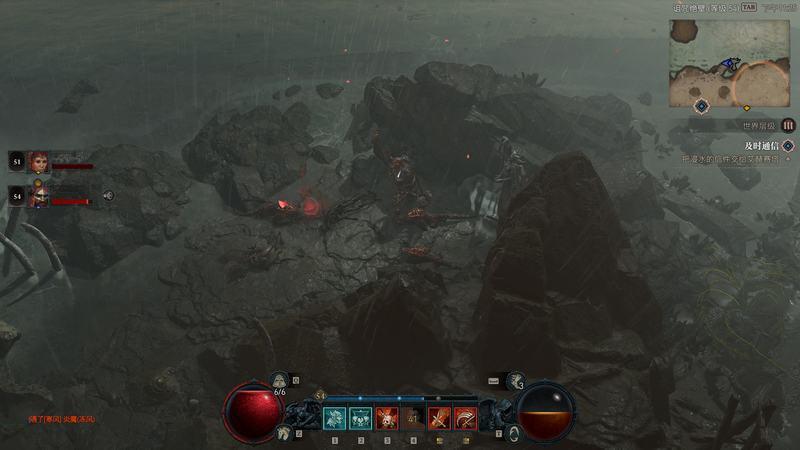This screenshot has height=450, width=800.
Task: Activate the red skull skill in slot 3
Action: 387,417
